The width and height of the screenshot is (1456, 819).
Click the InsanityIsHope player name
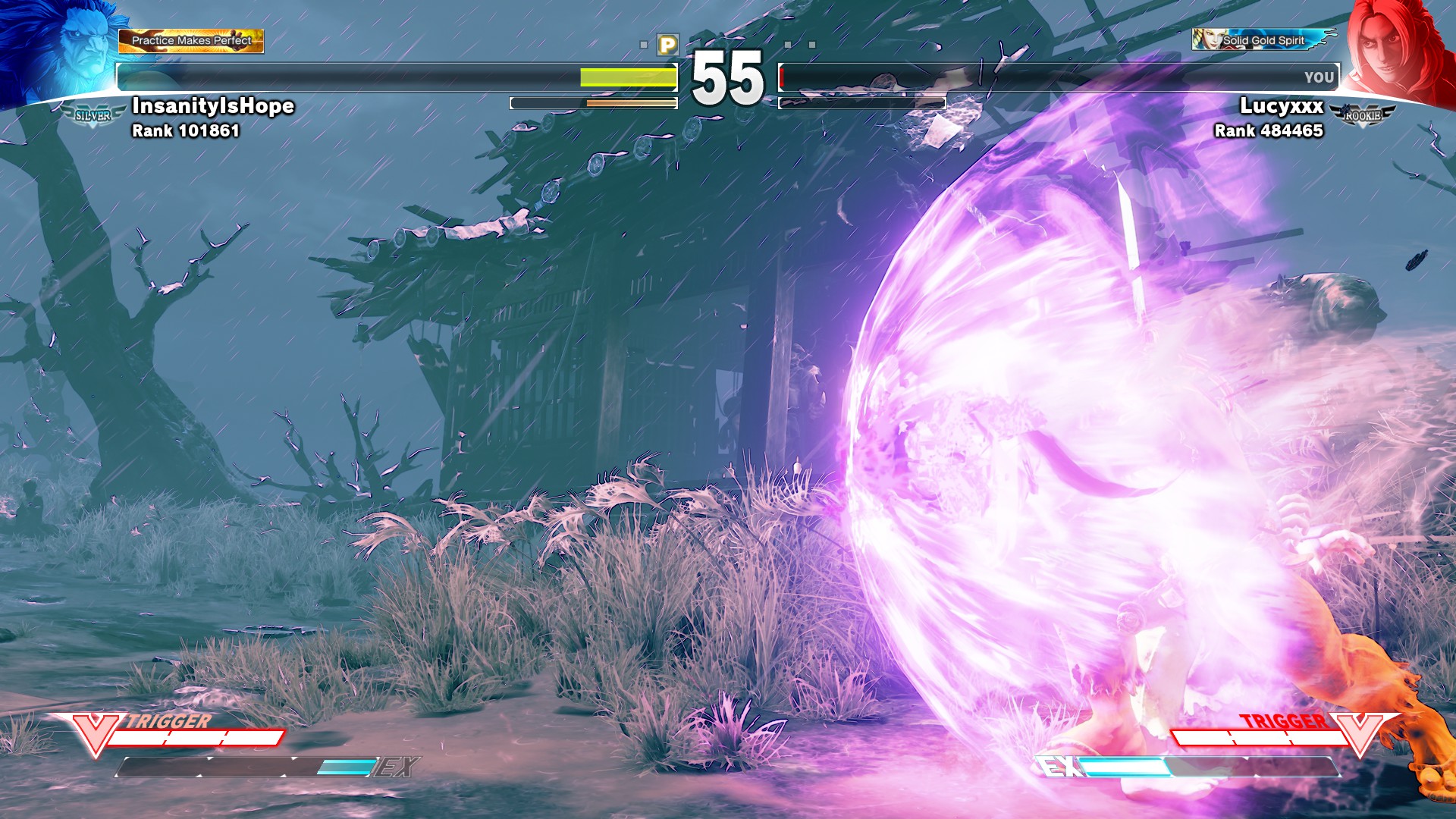pyautogui.click(x=212, y=107)
